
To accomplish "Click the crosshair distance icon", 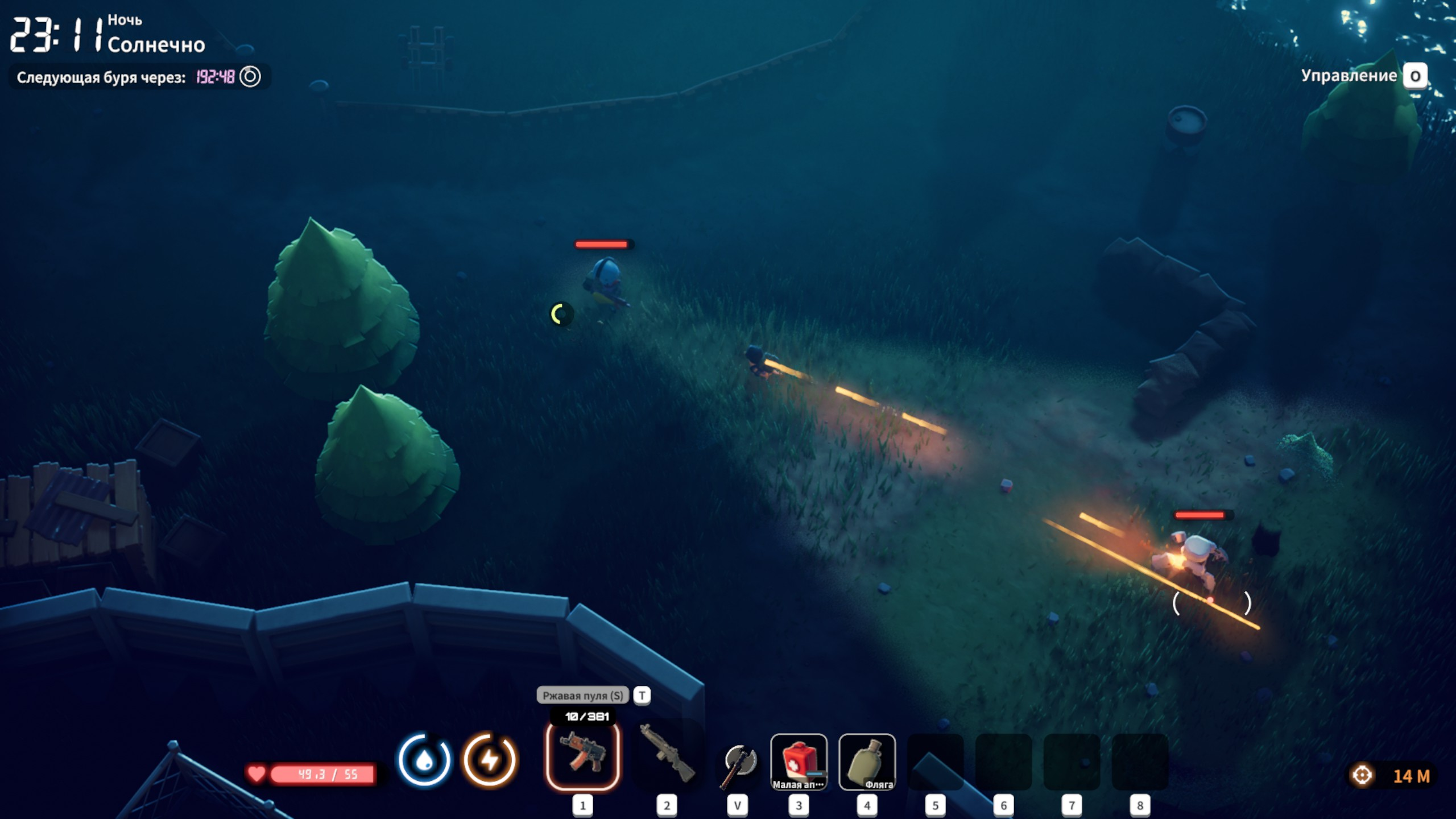I will (1362, 775).
